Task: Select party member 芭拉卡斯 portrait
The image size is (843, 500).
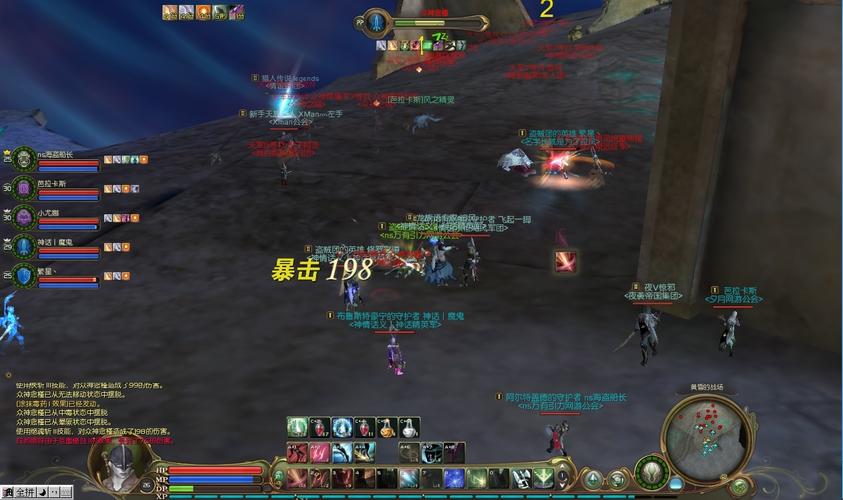Action: pos(24,189)
